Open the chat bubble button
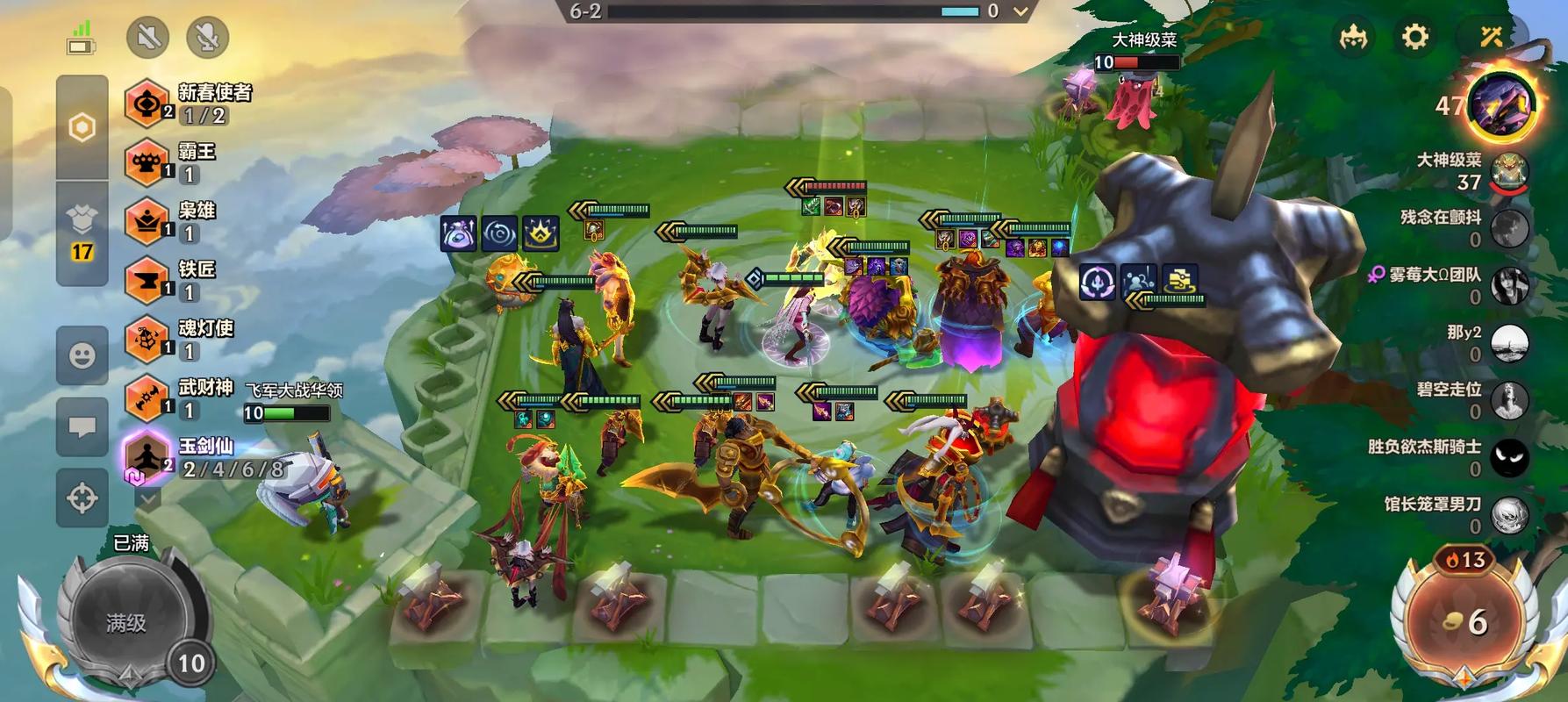The width and height of the screenshot is (1568, 702). 82,427
